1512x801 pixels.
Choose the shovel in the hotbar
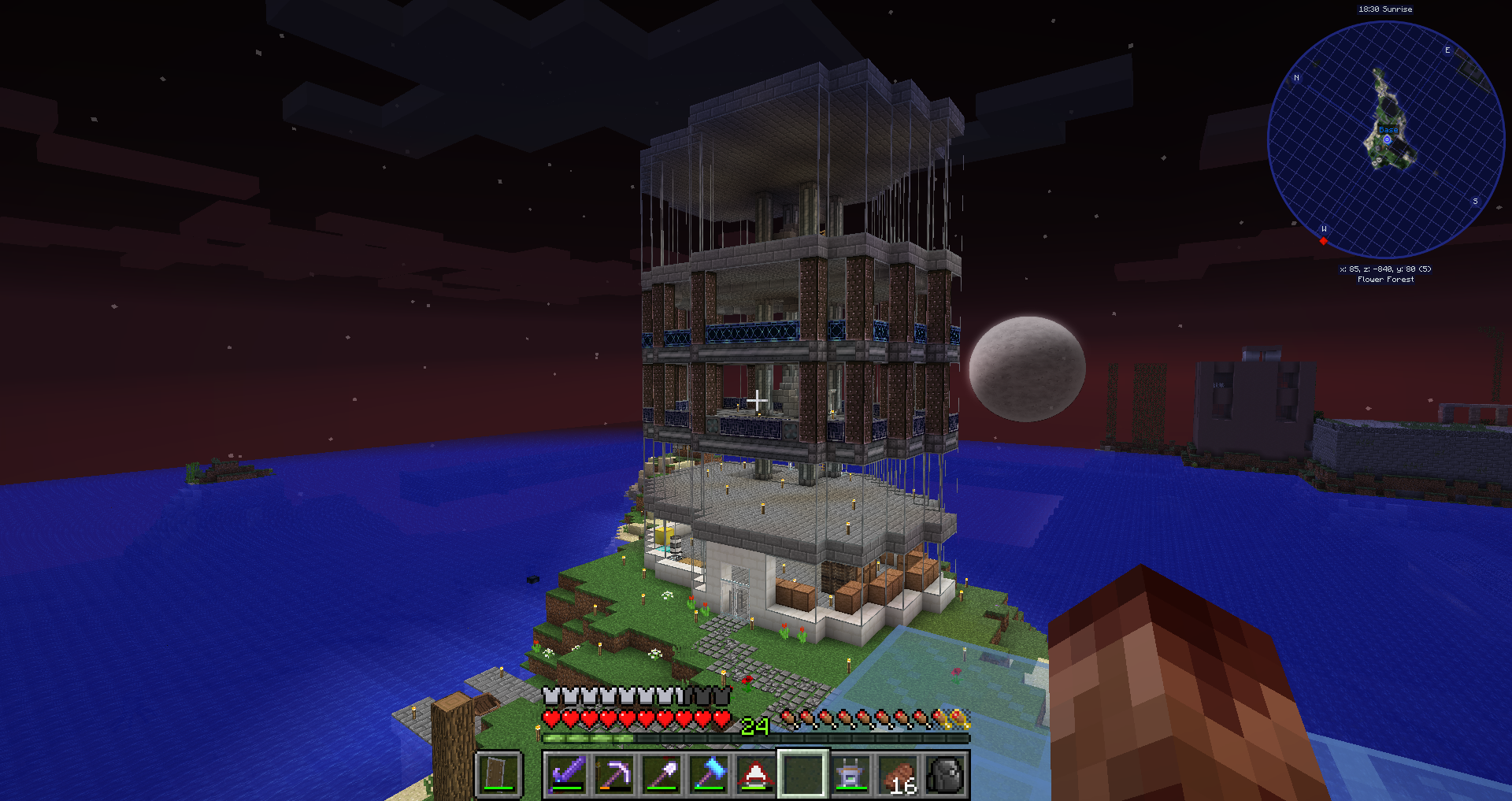pyautogui.click(x=661, y=773)
